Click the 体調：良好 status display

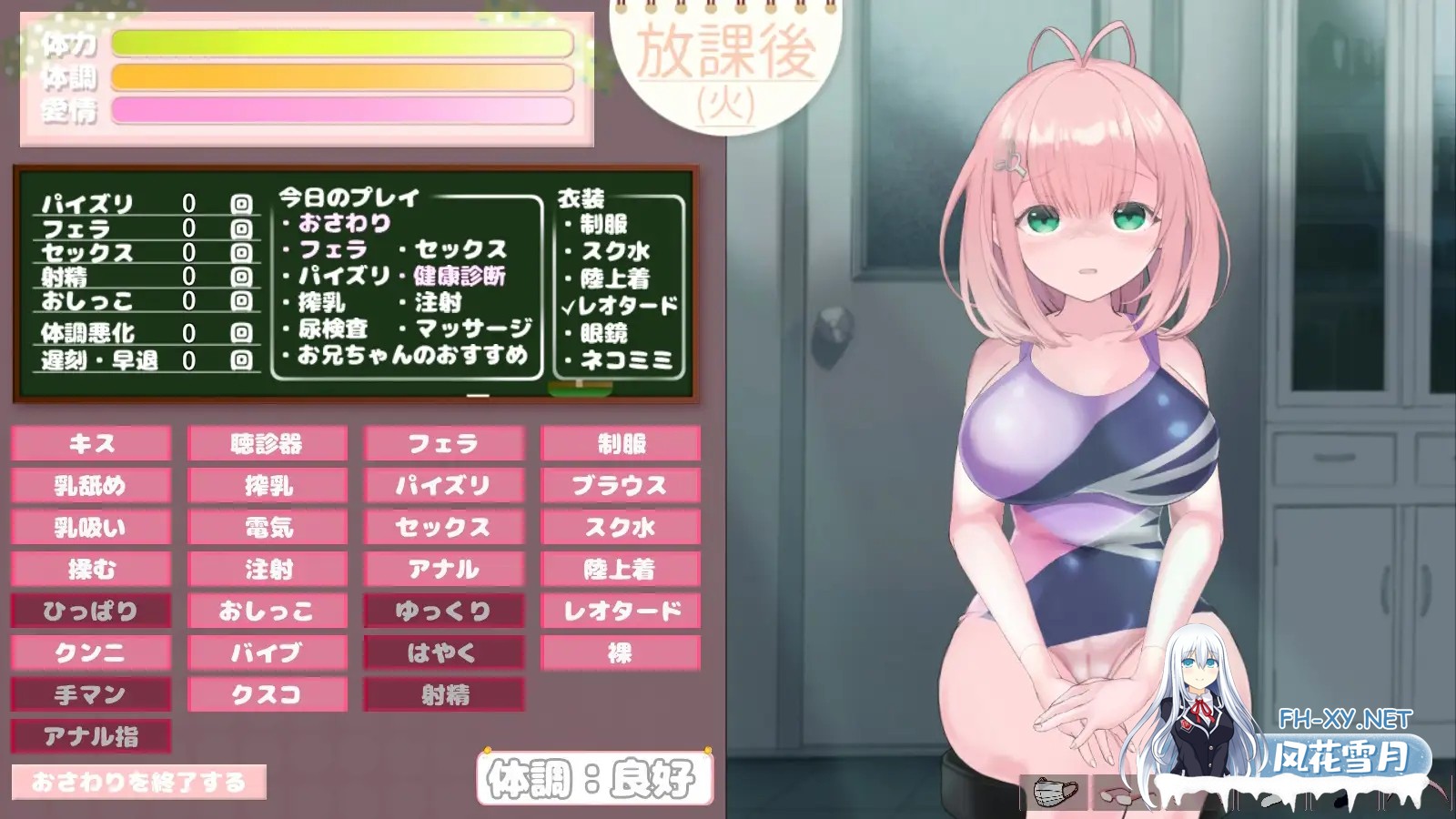click(x=591, y=778)
